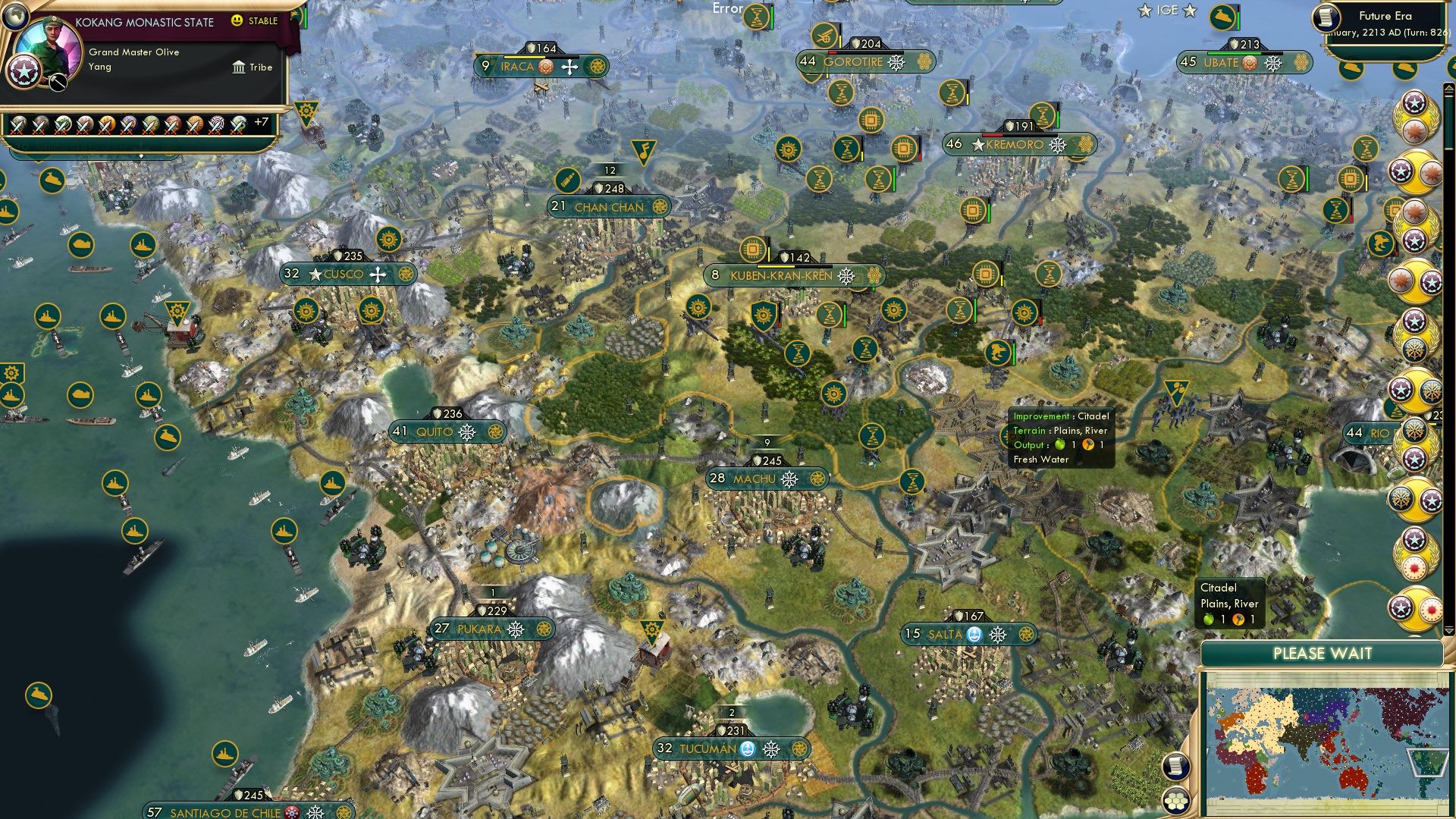The height and width of the screenshot is (819, 1456).
Task: Click the globe button in the top-left corner
Action: point(15,18)
